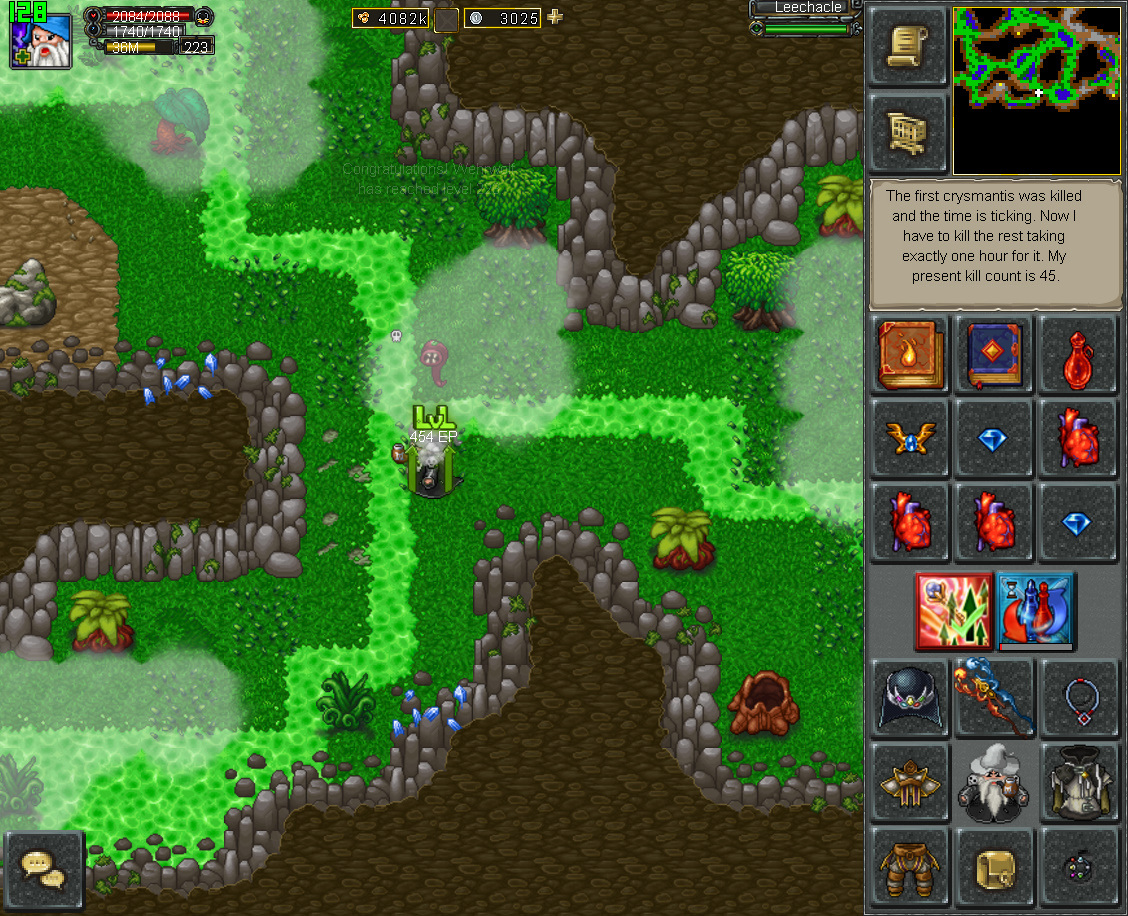
Task: Select the fire and ice staff
Action: (x=993, y=697)
